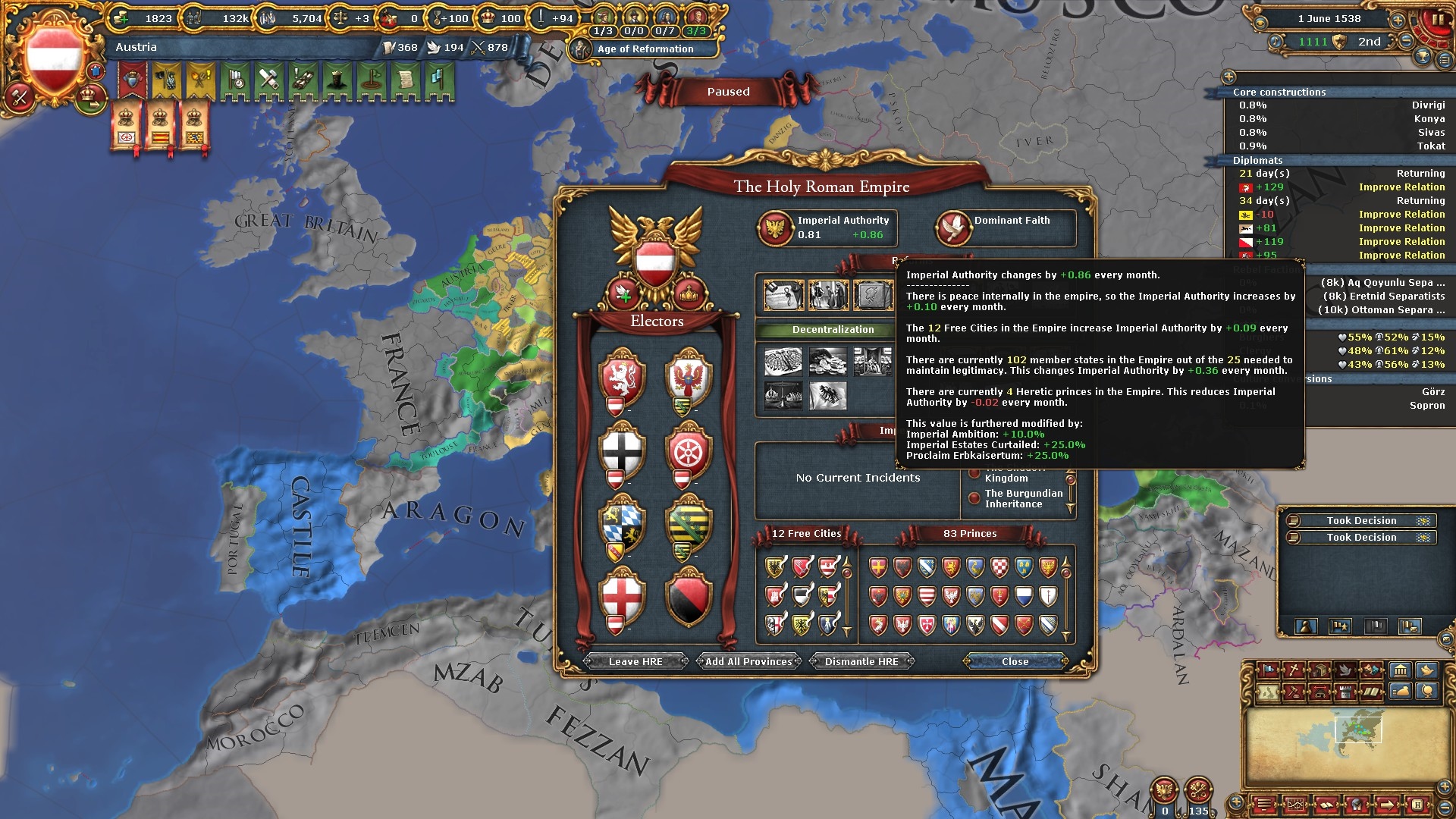This screenshot has width=1456, height=819.
Task: Select The Burgundian Inheritance incident
Action: click(1023, 498)
